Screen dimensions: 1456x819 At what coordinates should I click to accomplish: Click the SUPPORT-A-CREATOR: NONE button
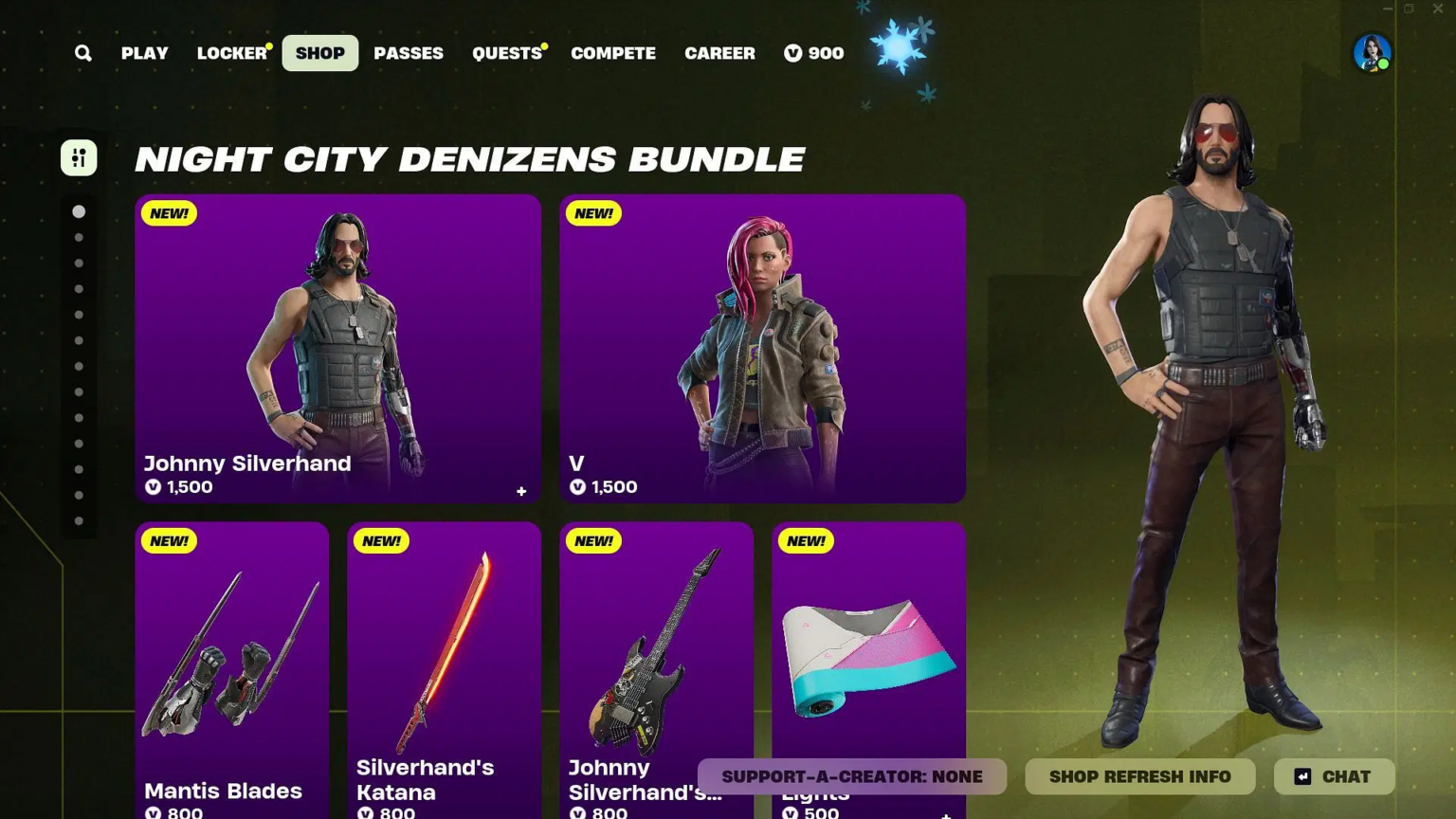point(851,776)
